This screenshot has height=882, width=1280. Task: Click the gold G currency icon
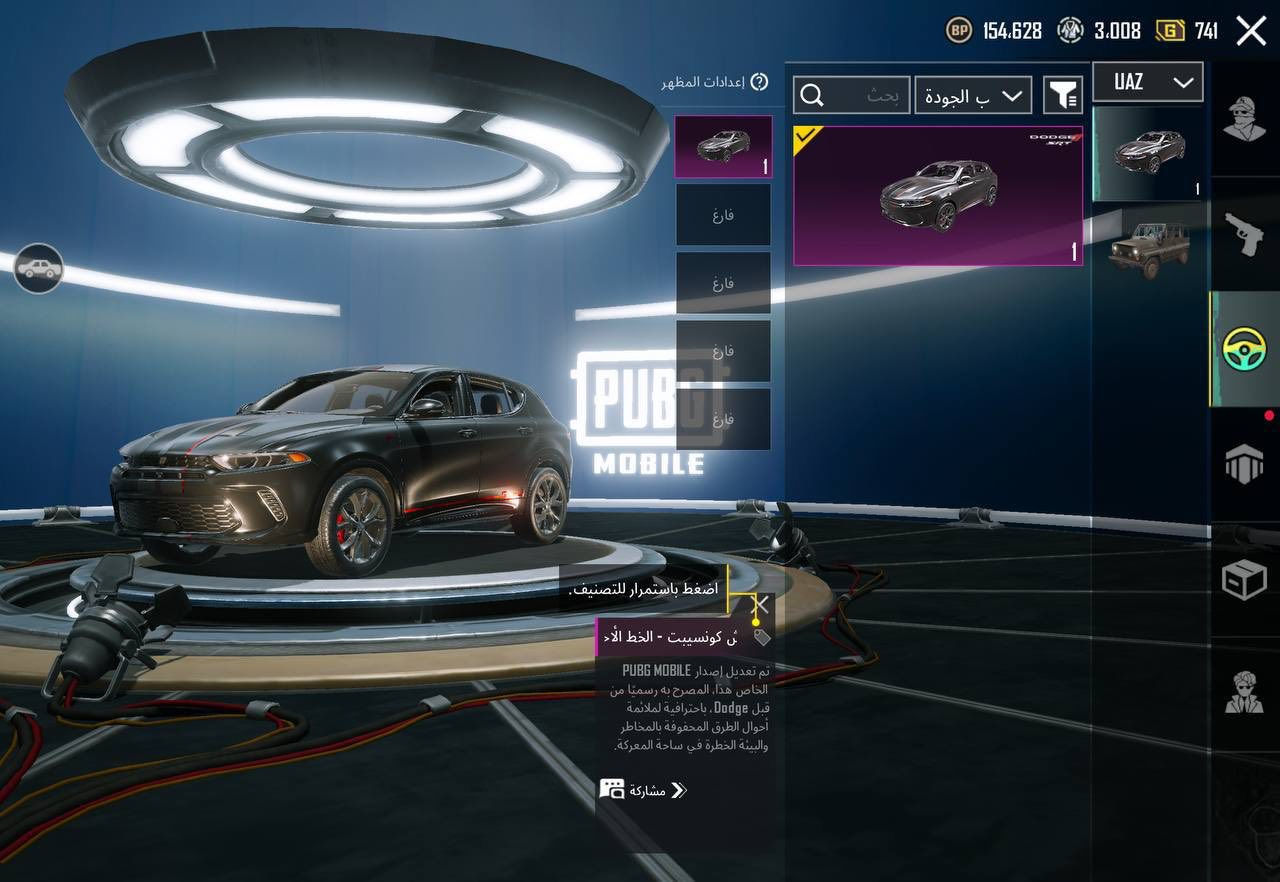pyautogui.click(x=1169, y=31)
